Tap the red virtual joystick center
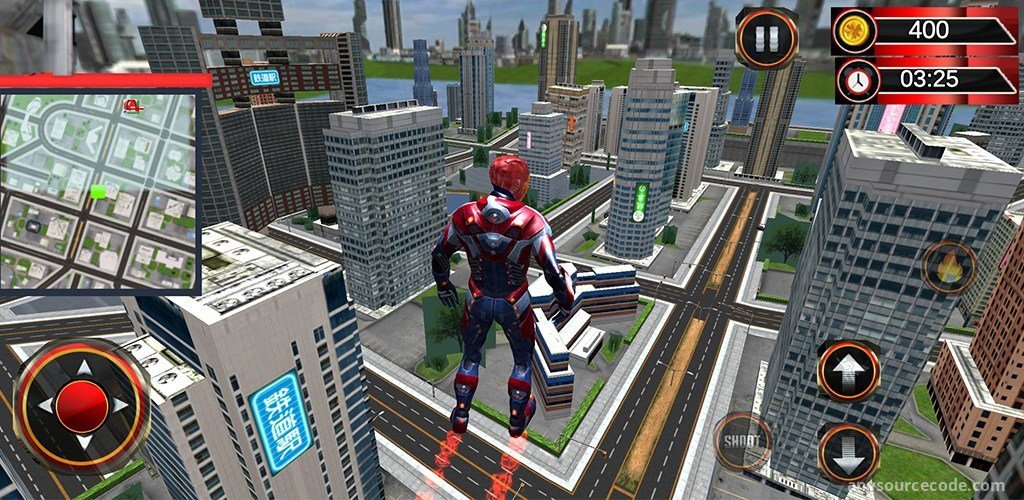 [x=82, y=404]
